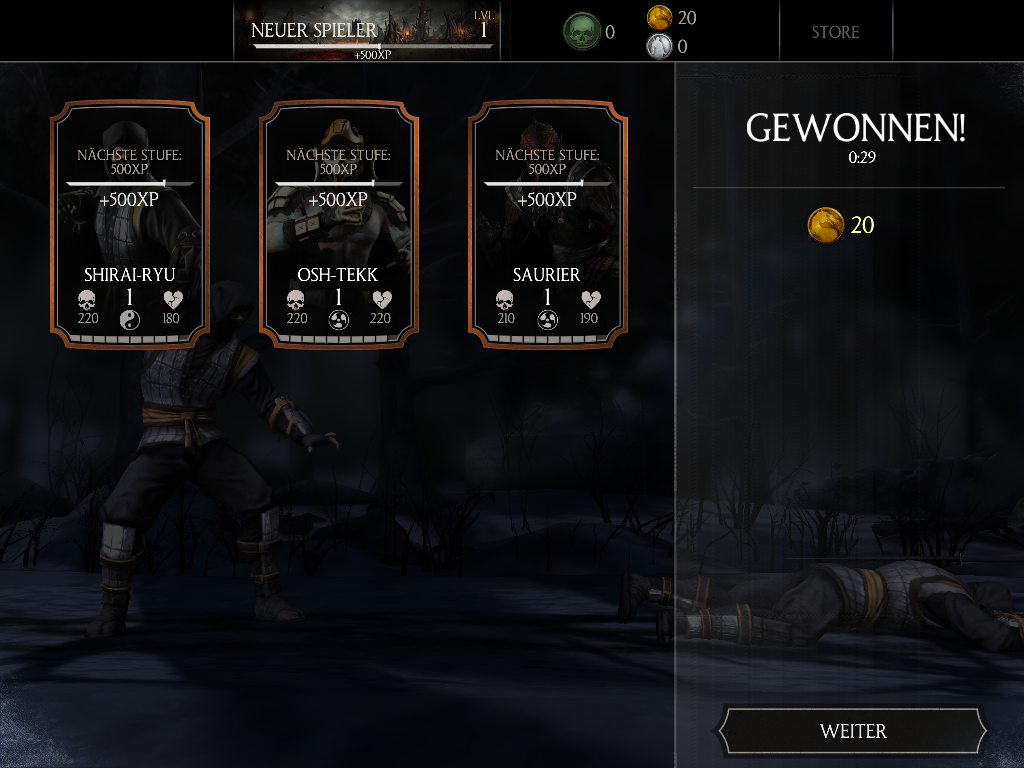Tap the green skull souls icon

pos(581,32)
